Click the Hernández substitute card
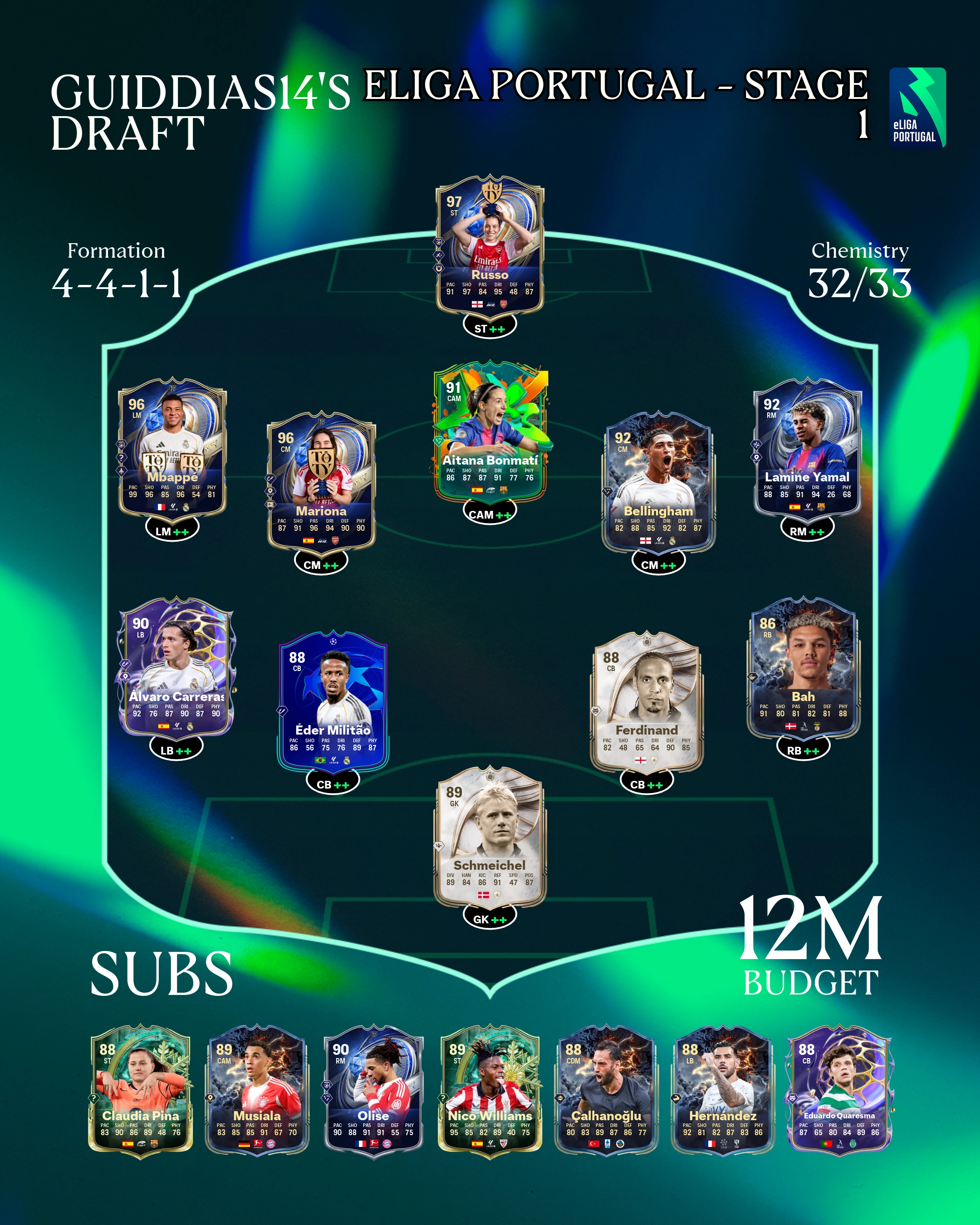 point(723,1091)
